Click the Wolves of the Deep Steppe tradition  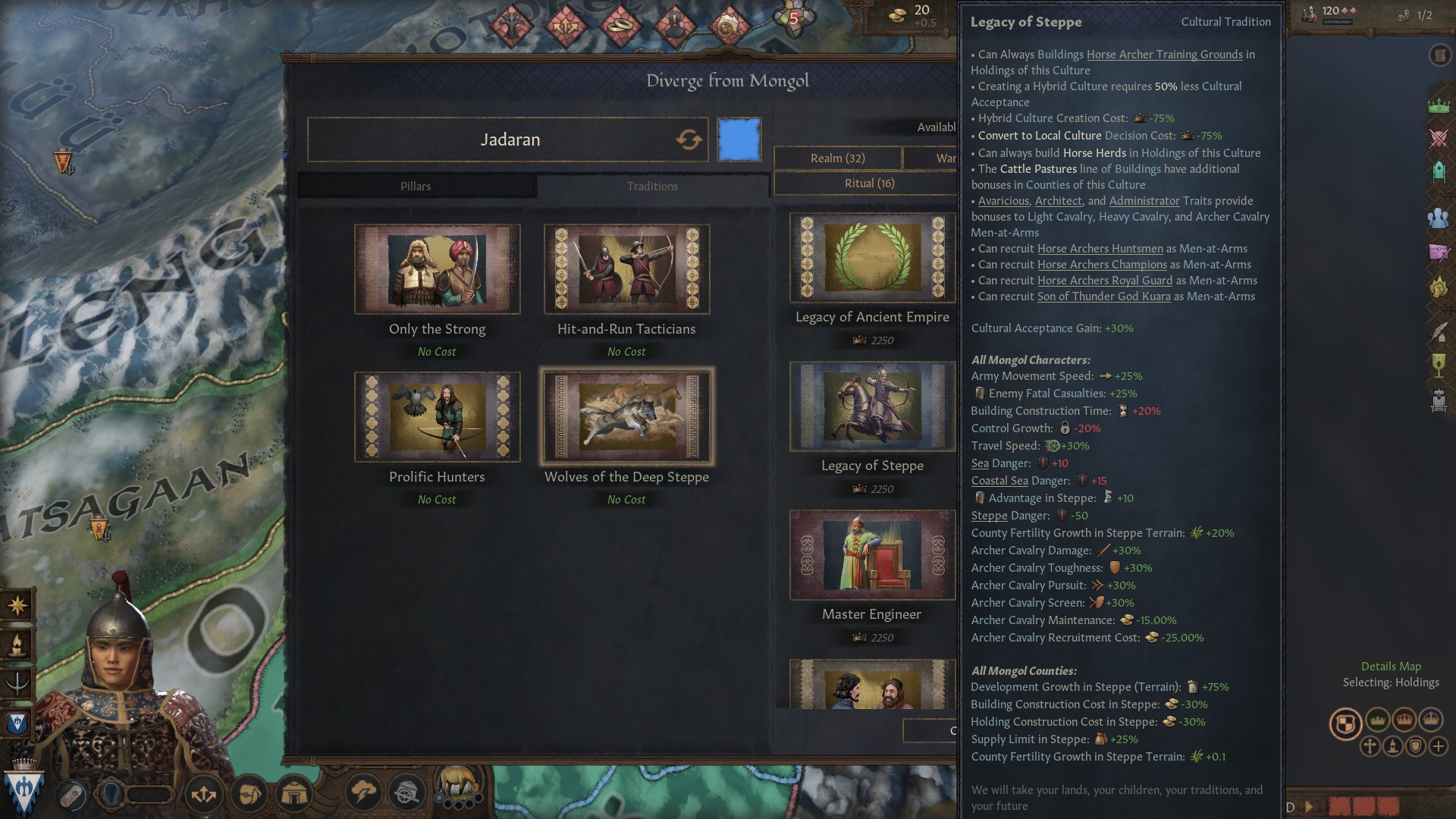(x=626, y=417)
